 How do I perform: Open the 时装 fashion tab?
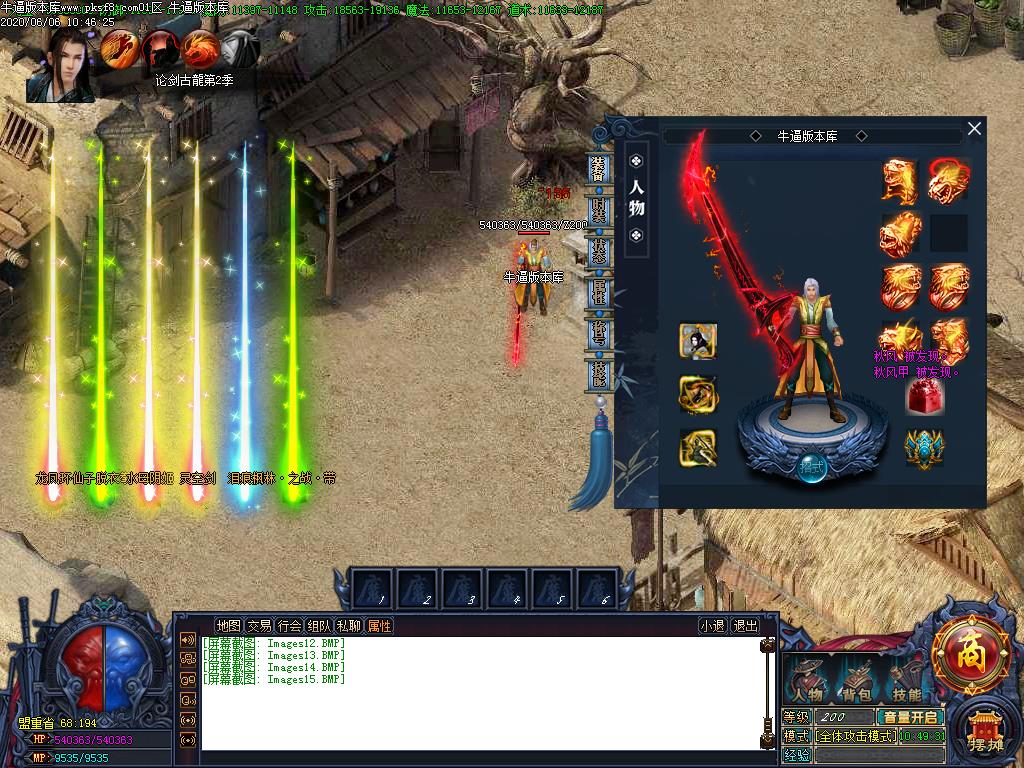click(599, 209)
